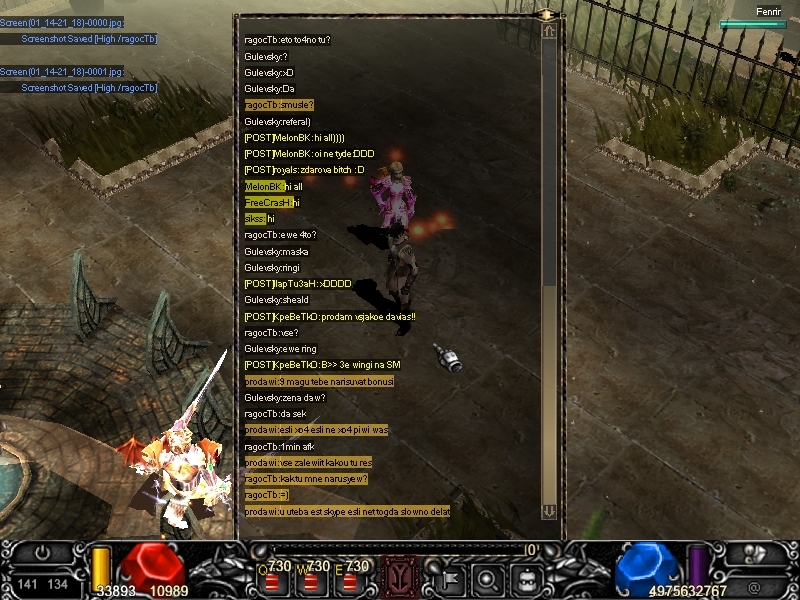This screenshot has width=800, height=600.
Task: Select the active skill slot emblem
Action: coord(400,577)
